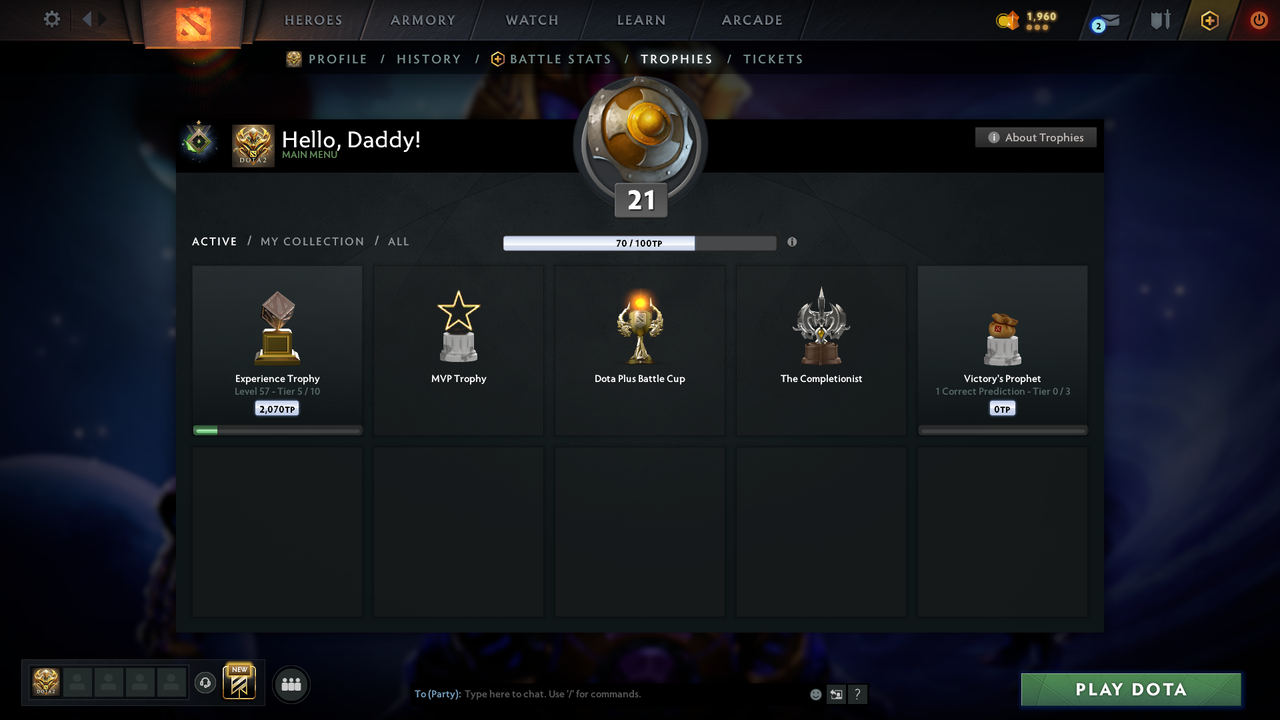The width and height of the screenshot is (1280, 720).
Task: Select the ACTIVE trophies filter
Action: [214, 241]
